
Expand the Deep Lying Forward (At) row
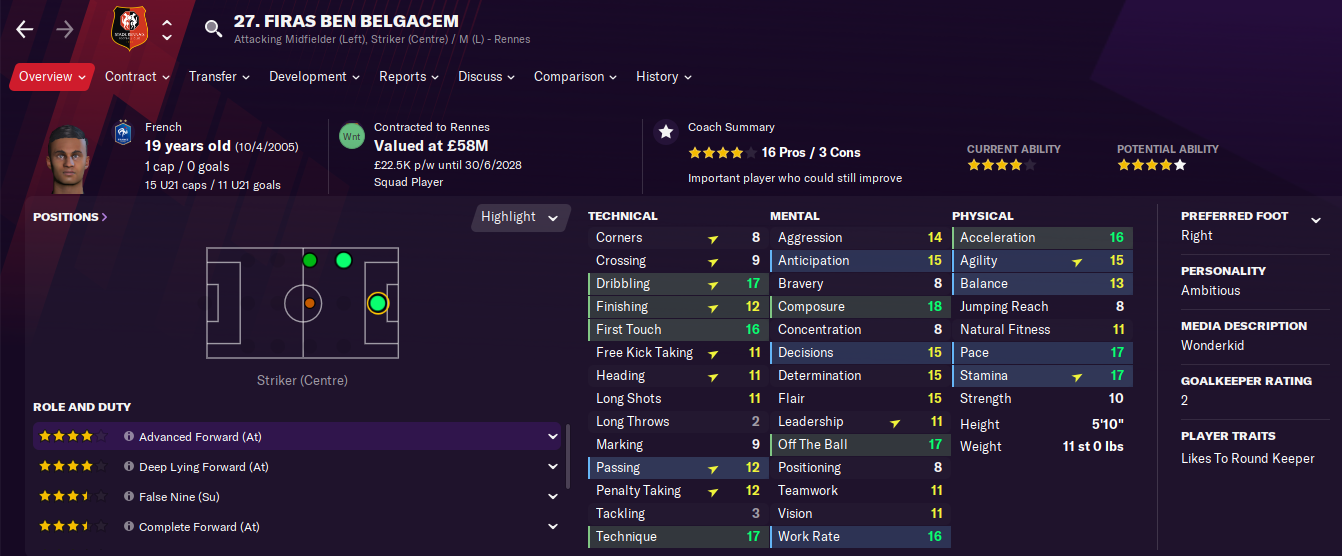(x=553, y=467)
